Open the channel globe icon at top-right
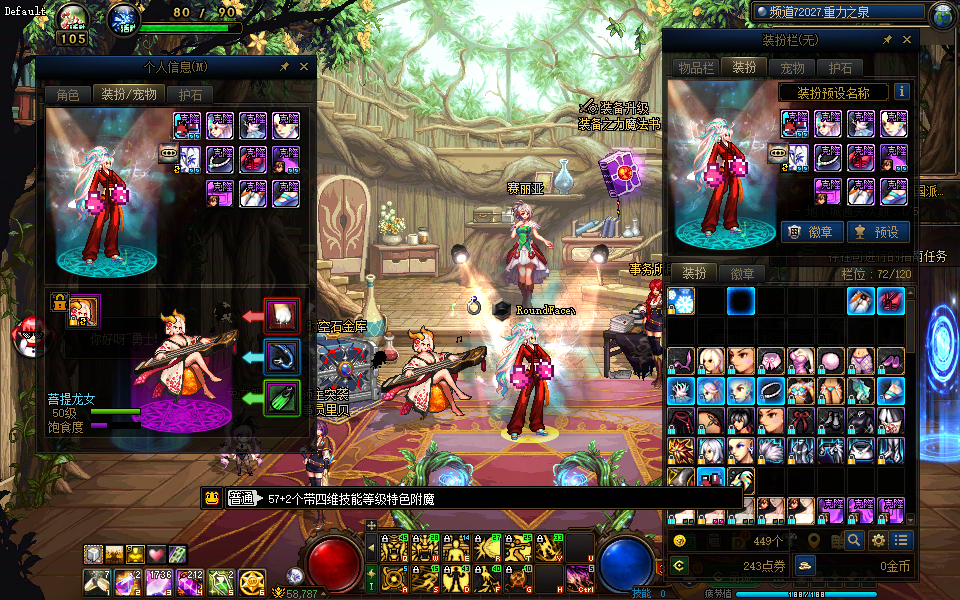Screen dimensions: 960x600 tap(941, 15)
